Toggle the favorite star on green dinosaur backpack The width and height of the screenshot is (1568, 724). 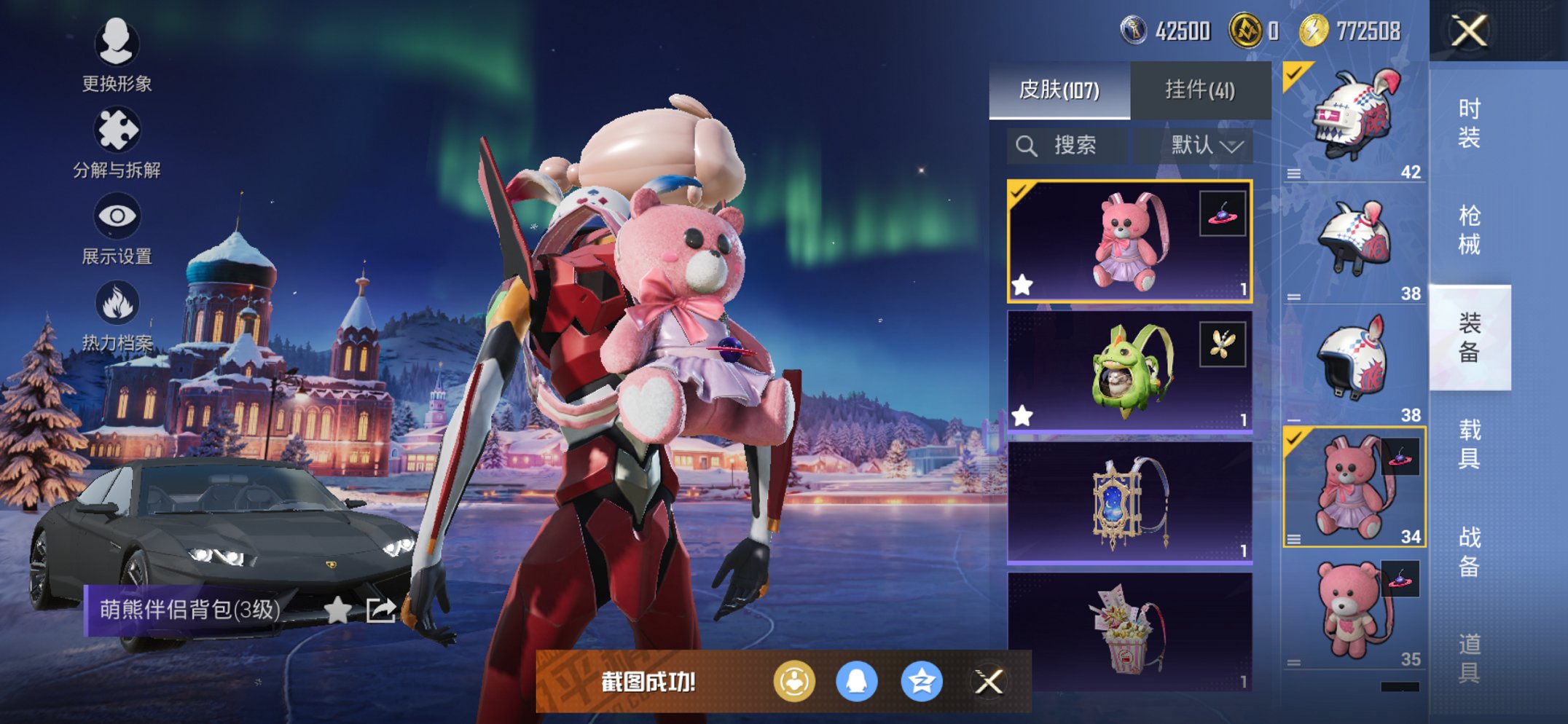(x=1023, y=415)
